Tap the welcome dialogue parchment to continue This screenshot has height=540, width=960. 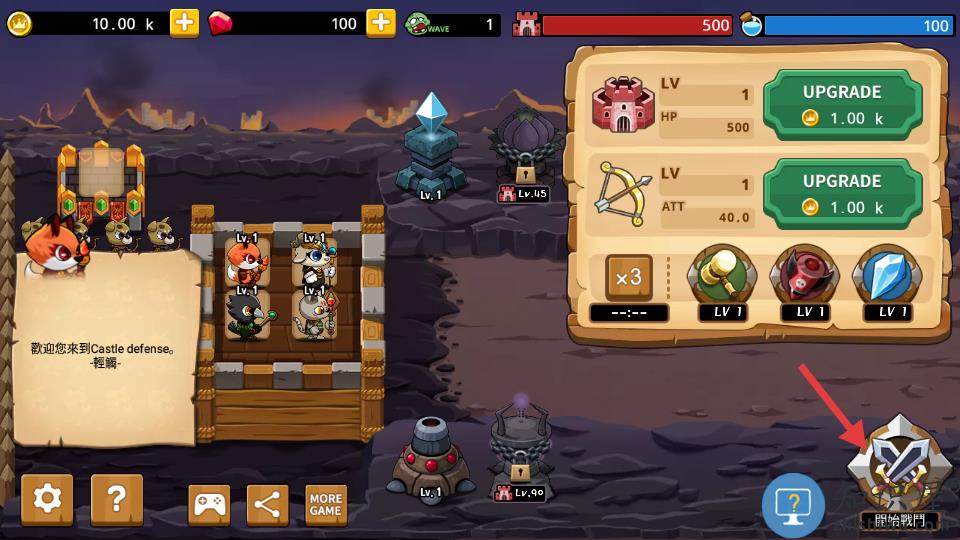(x=105, y=350)
